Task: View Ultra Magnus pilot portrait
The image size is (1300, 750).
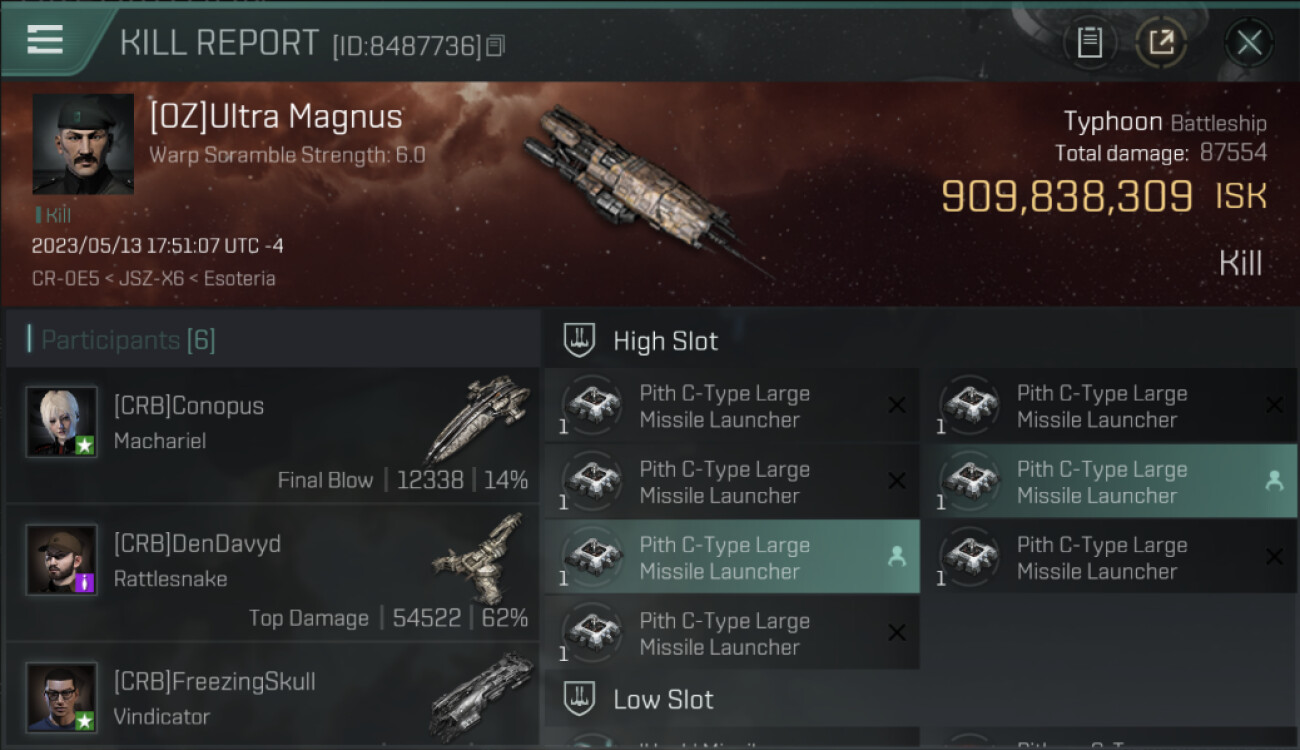Action: click(83, 144)
